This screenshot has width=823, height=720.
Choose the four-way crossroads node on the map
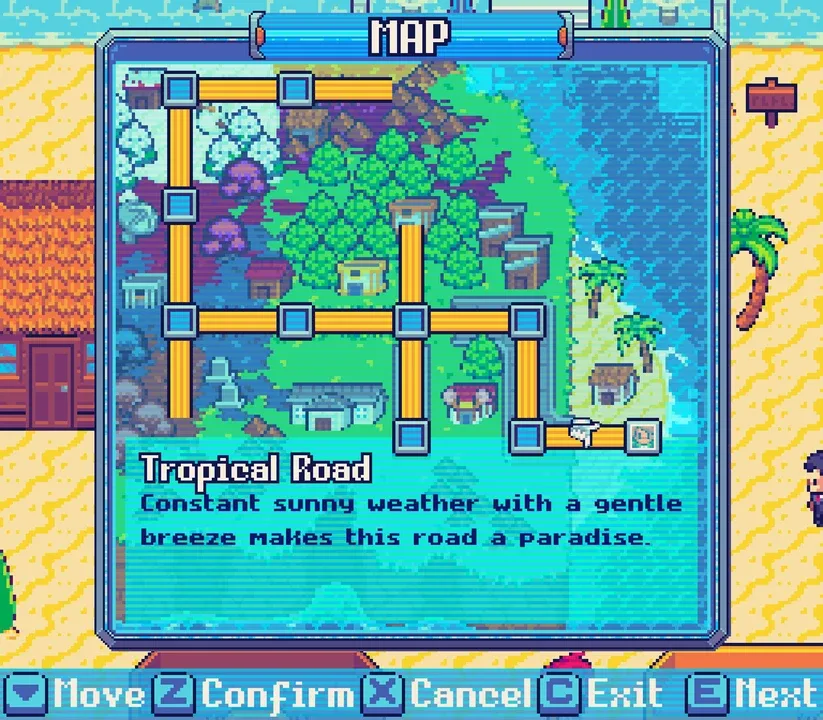[411, 321]
